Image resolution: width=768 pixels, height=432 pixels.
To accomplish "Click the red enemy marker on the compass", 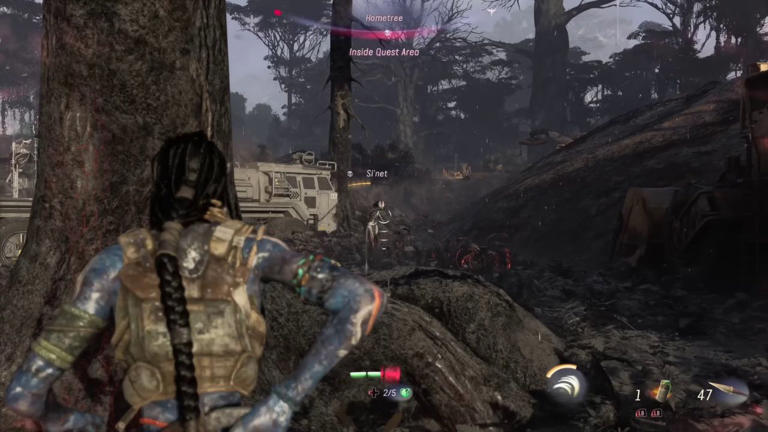I will point(278,13).
